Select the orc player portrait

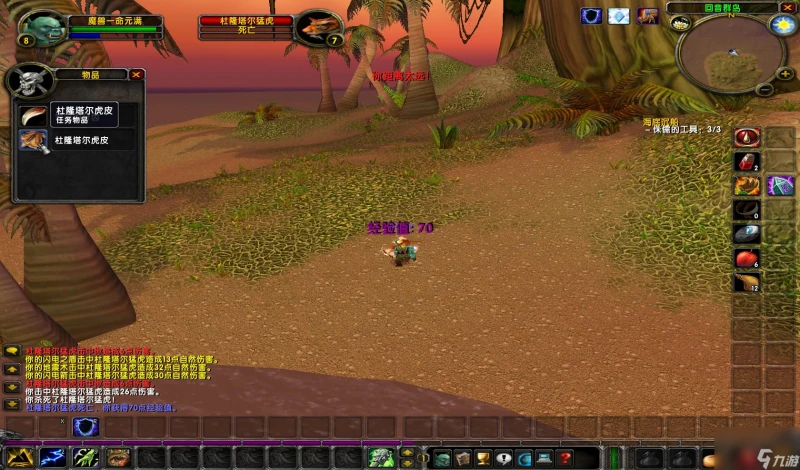click(41, 28)
